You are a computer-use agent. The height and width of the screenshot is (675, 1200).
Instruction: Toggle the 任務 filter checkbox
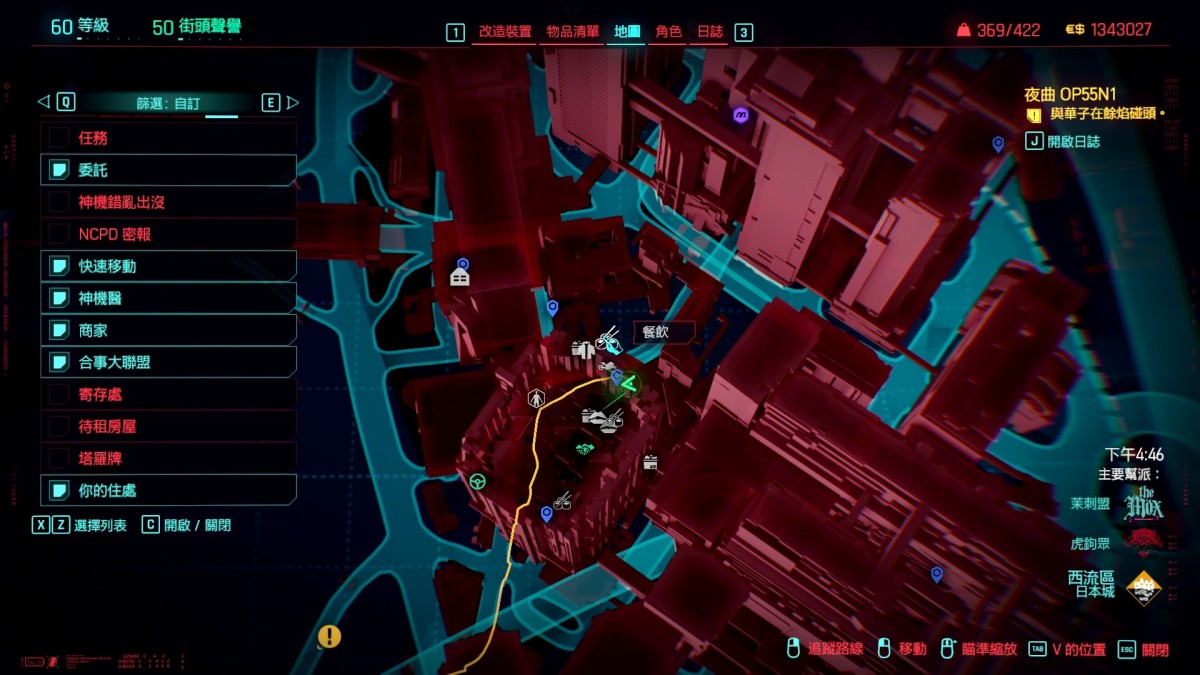point(60,138)
